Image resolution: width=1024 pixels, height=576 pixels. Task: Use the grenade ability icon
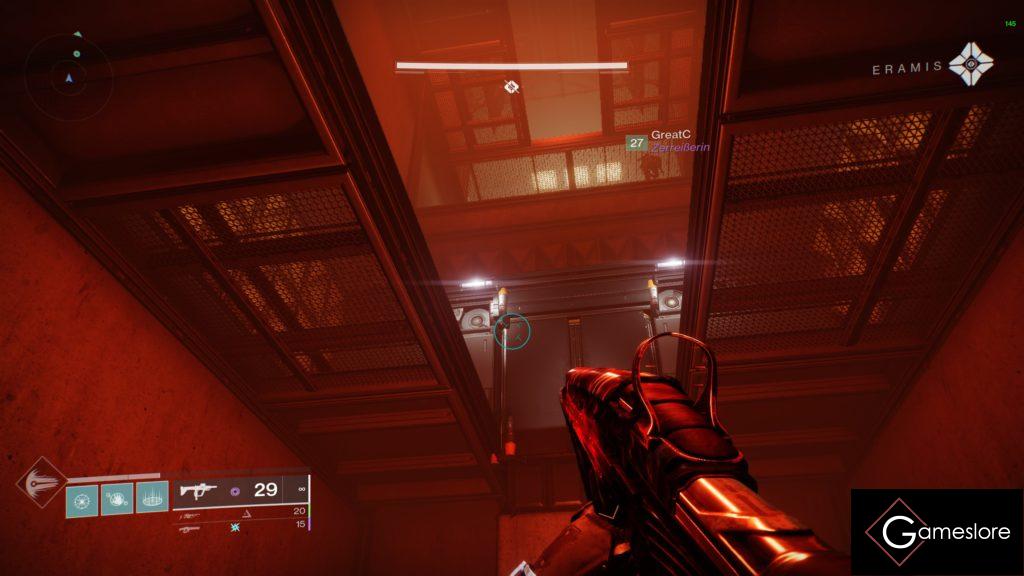click(82, 498)
